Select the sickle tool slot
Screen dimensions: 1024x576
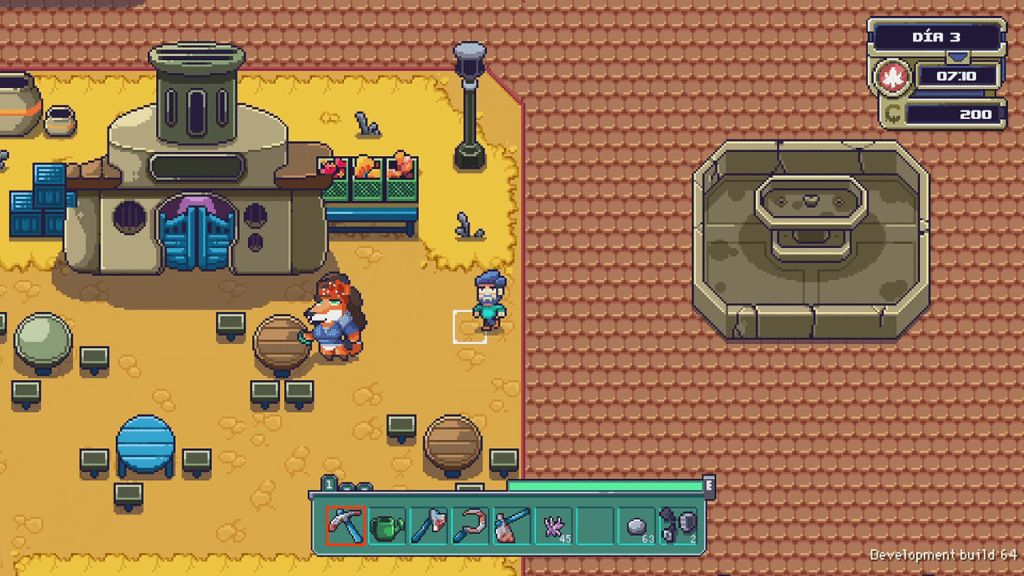point(470,525)
